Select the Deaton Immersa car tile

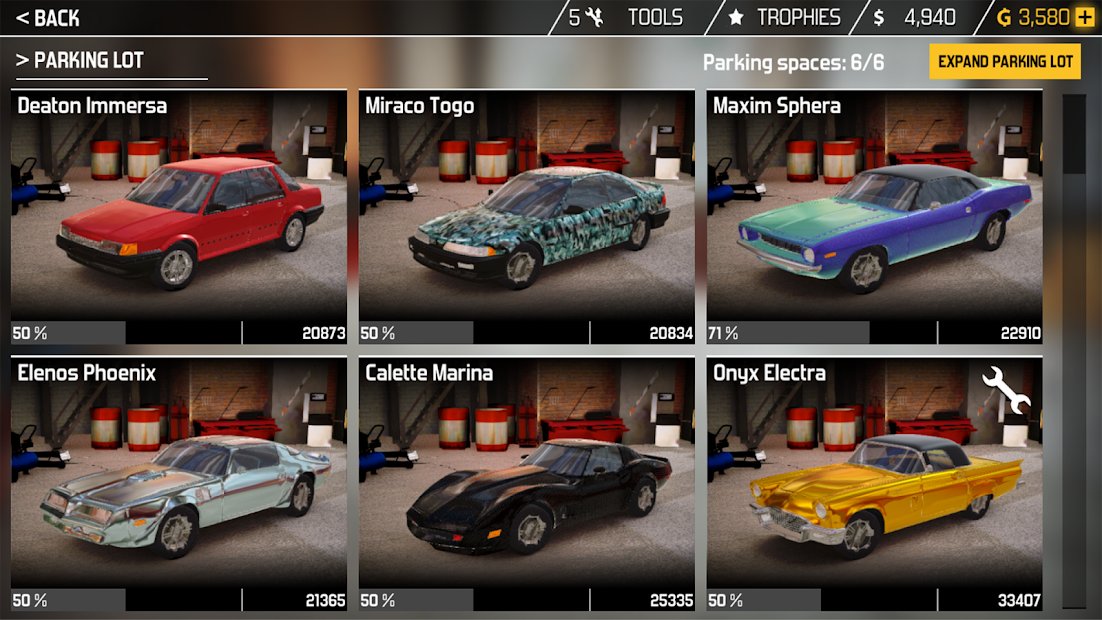(179, 217)
